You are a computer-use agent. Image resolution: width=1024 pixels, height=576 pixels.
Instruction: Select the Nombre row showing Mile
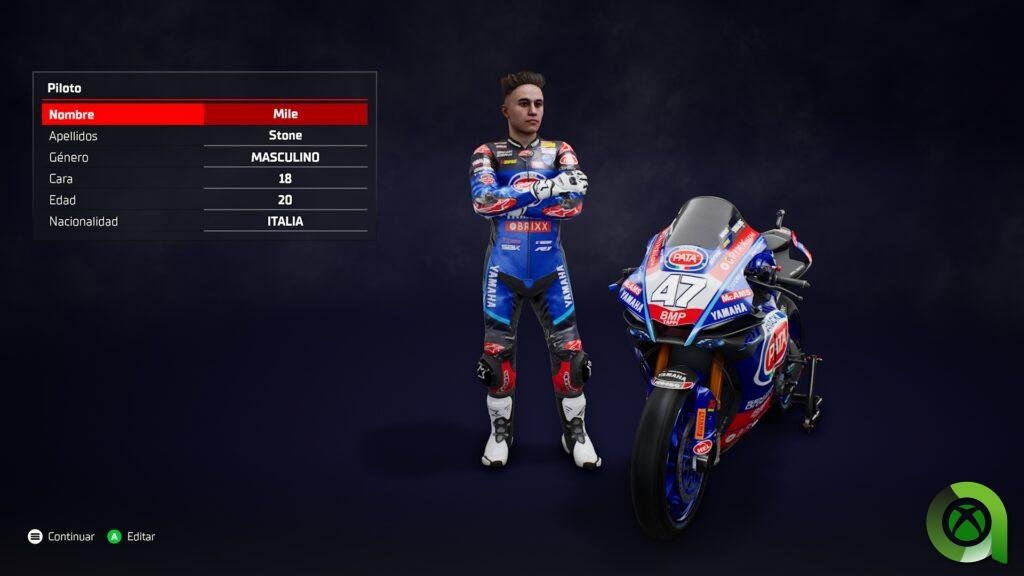pyautogui.click(x=204, y=114)
